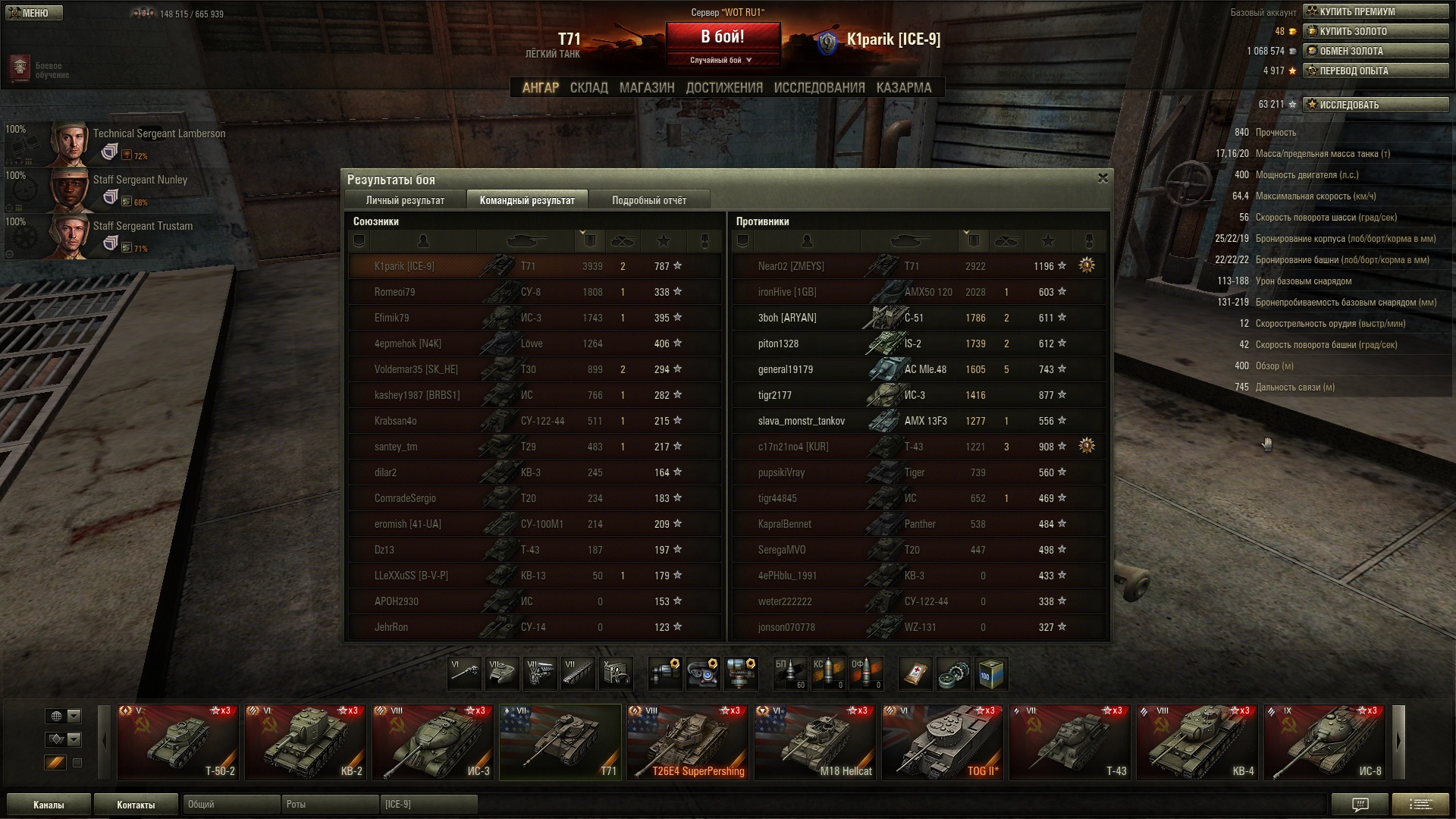Screen dimensions: 1456x819
Task: Open the Подробный отчёт tab
Action: [649, 200]
